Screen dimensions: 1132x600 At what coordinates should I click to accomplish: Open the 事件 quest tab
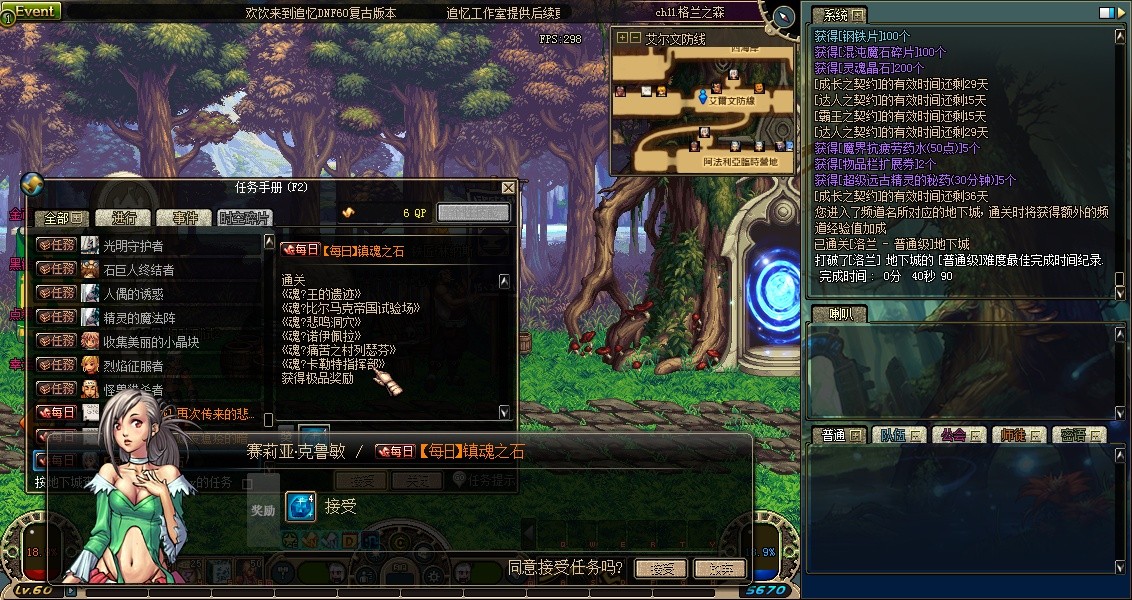click(185, 218)
